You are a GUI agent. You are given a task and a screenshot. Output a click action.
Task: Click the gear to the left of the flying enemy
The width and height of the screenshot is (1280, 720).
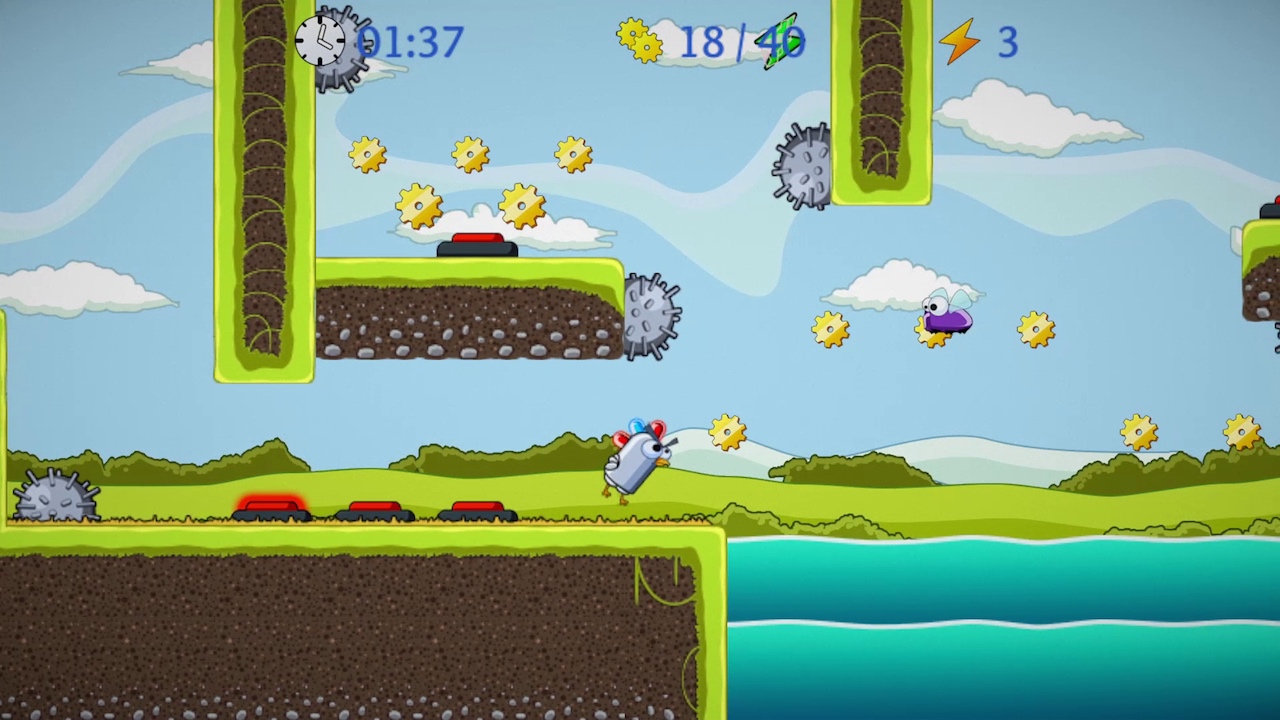coord(830,329)
